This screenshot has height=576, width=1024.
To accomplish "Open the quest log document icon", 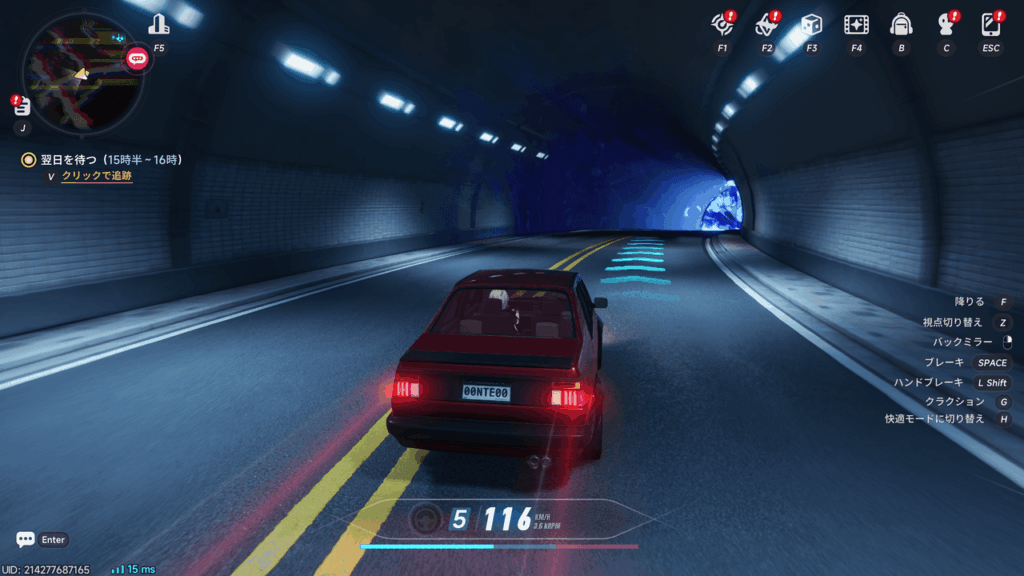I will pyautogui.click(x=22, y=107).
